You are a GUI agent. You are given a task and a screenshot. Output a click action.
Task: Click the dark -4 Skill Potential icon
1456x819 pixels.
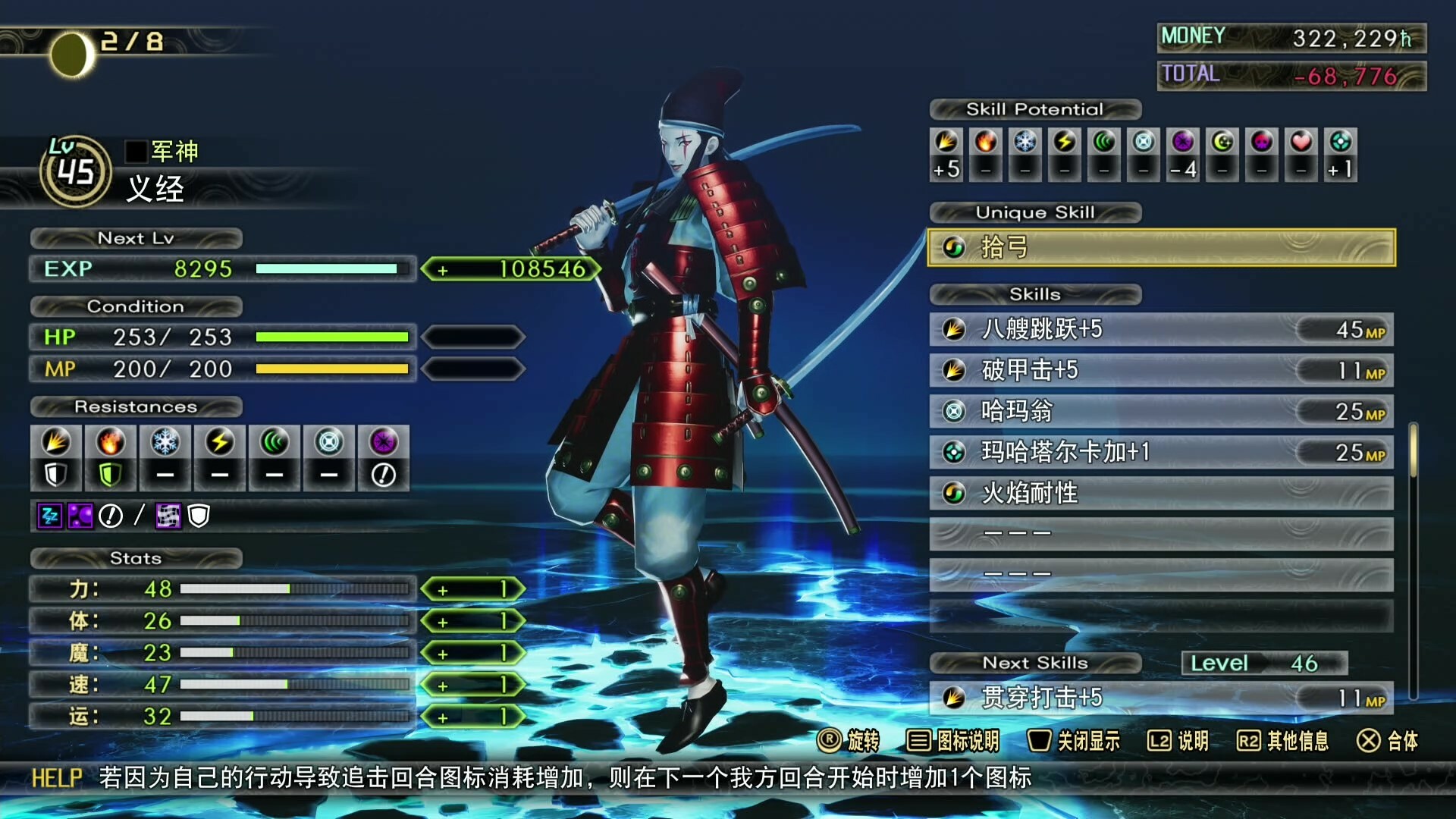[1183, 154]
